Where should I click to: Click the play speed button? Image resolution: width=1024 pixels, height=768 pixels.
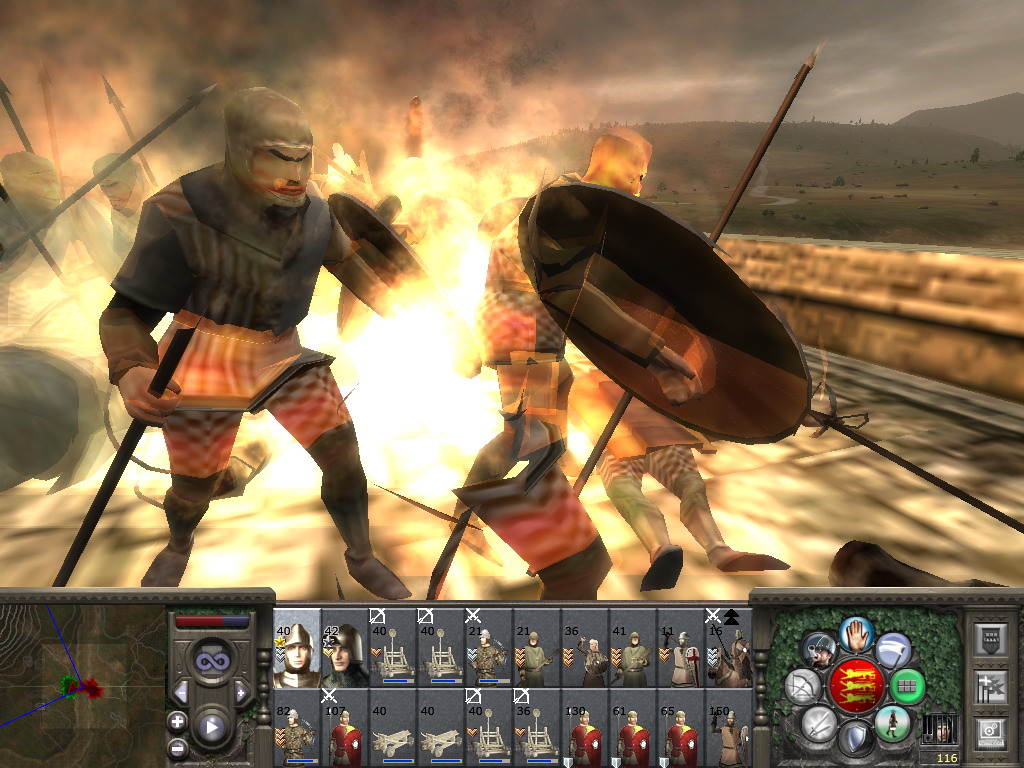pos(211,727)
